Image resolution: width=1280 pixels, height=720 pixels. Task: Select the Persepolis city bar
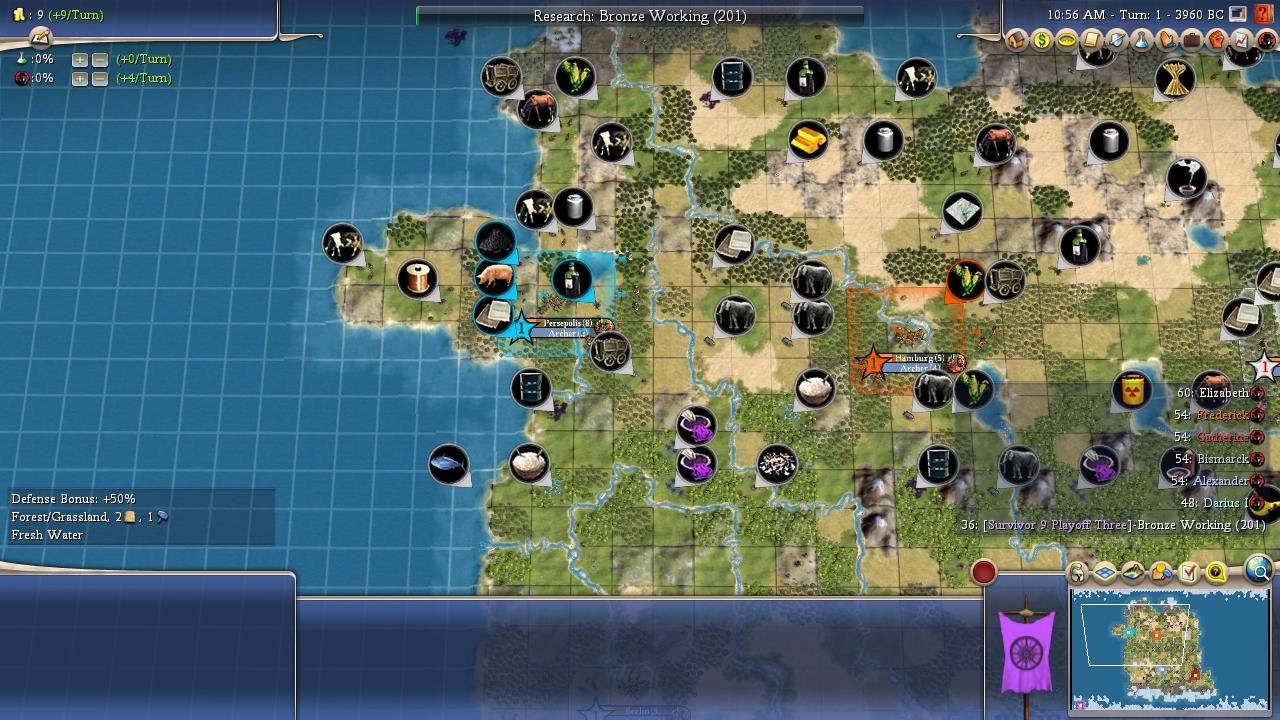566,324
